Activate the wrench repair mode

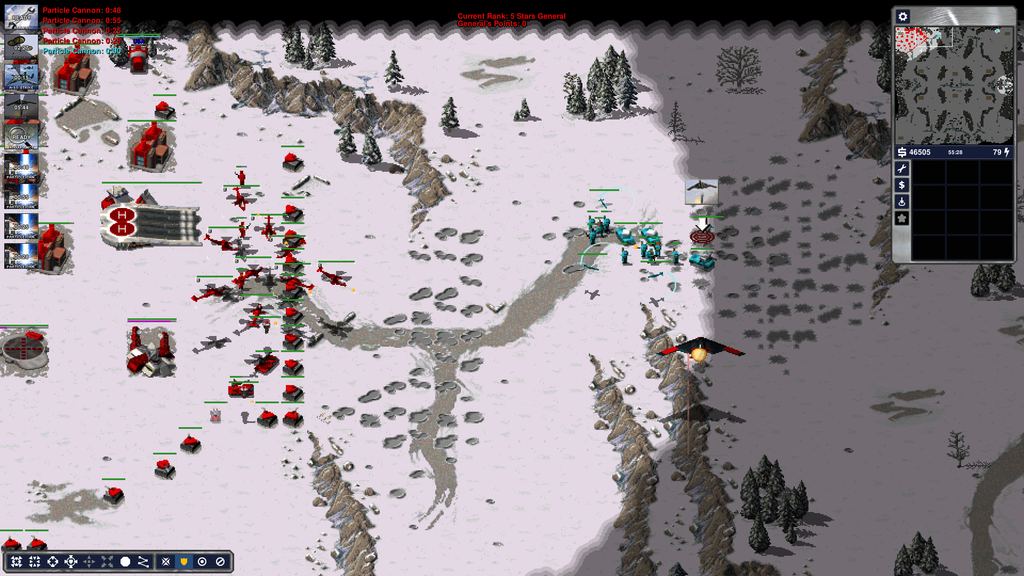point(902,170)
